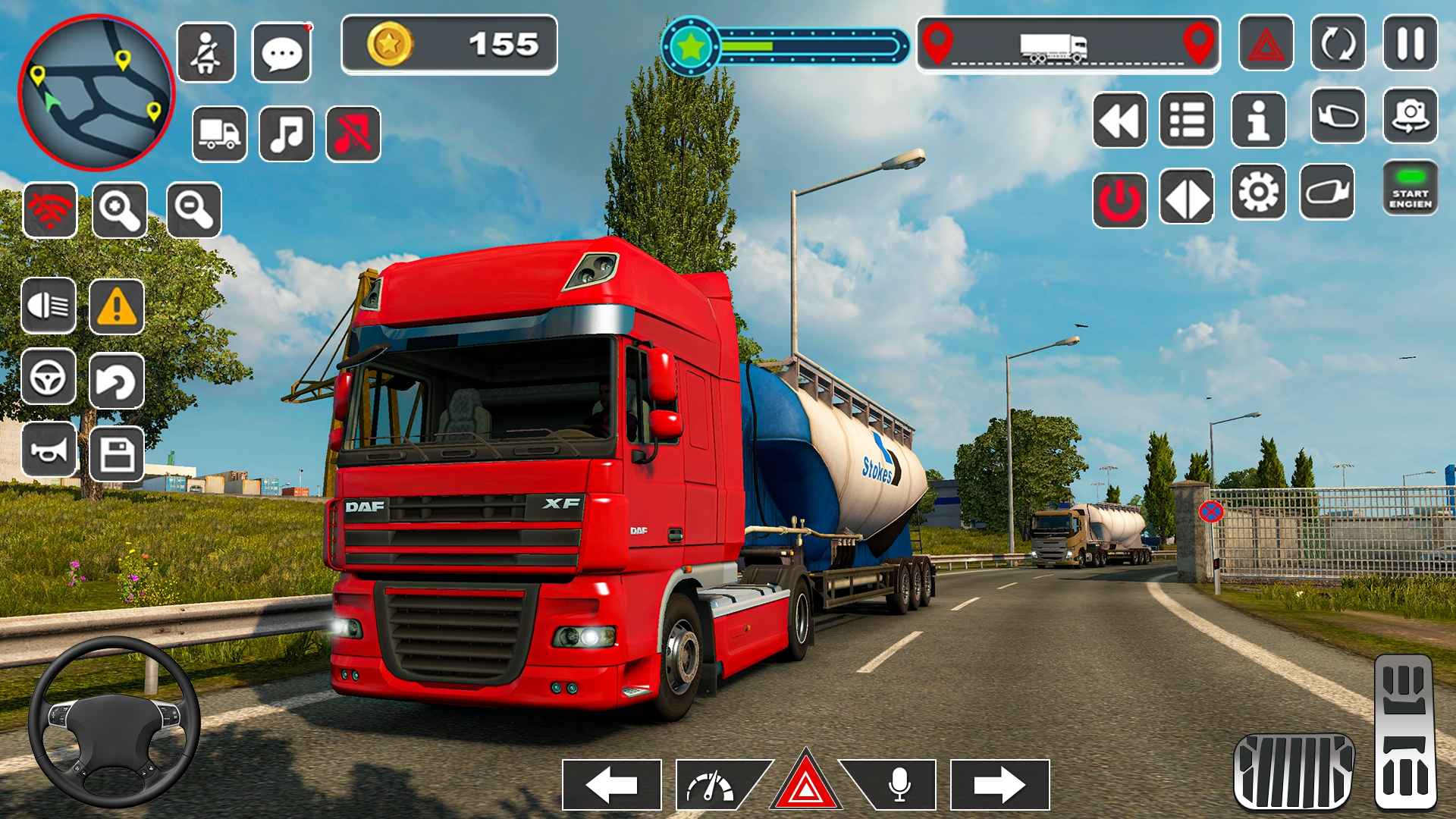
Task: Activate the left turn arrow
Action: [x=612, y=784]
